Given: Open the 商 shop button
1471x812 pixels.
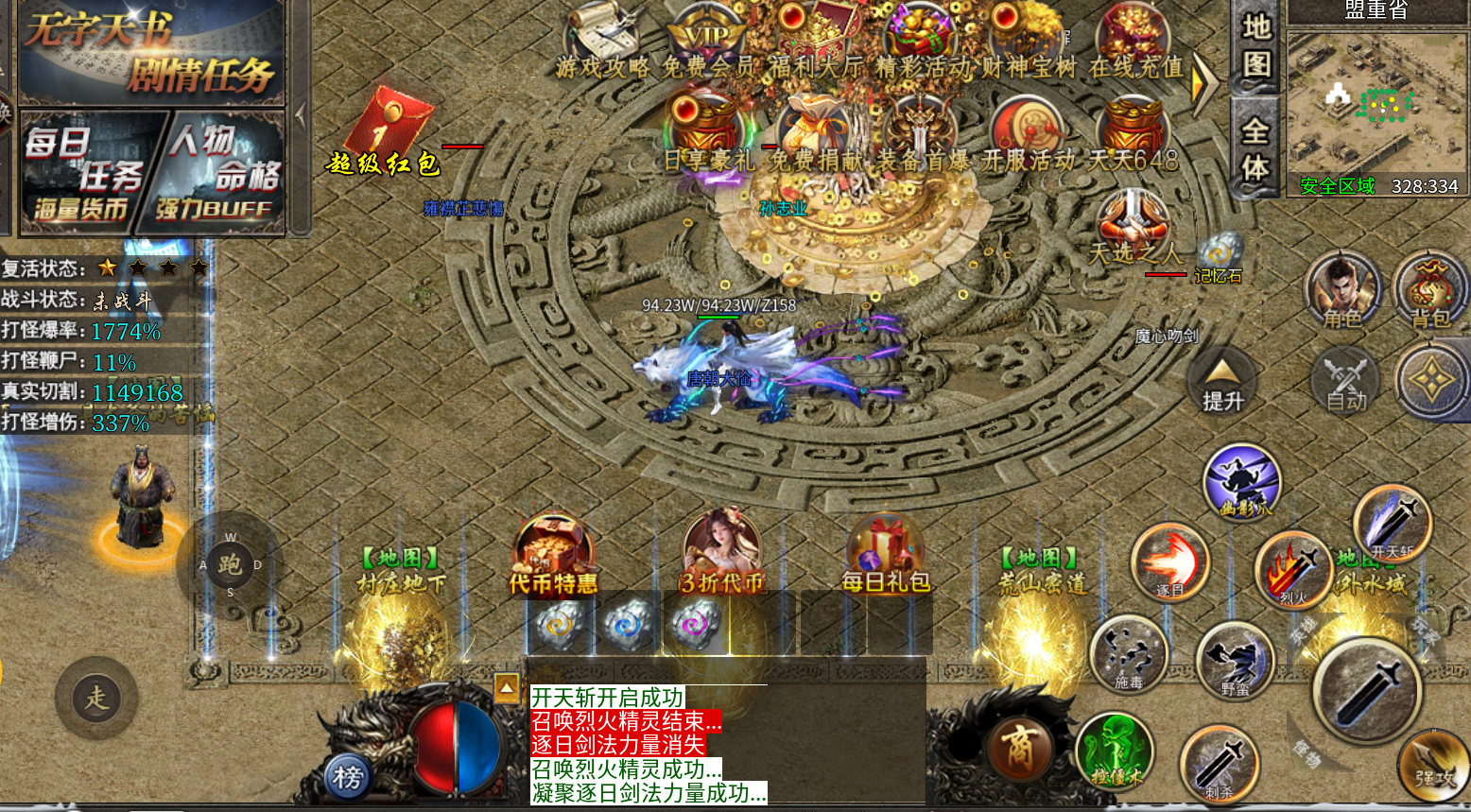Looking at the screenshot, I should [x=1019, y=749].
